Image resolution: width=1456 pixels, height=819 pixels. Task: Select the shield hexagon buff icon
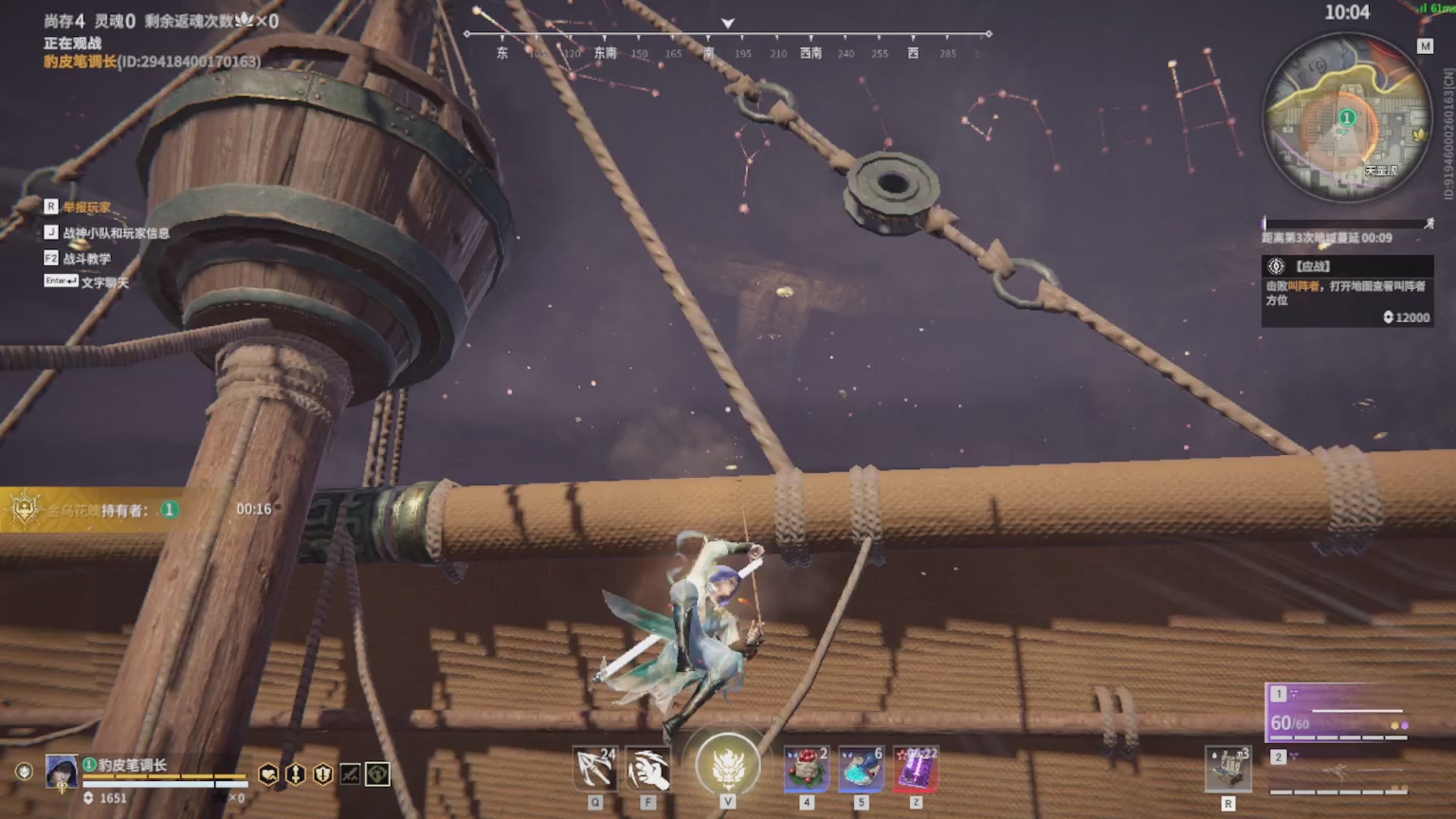click(323, 774)
